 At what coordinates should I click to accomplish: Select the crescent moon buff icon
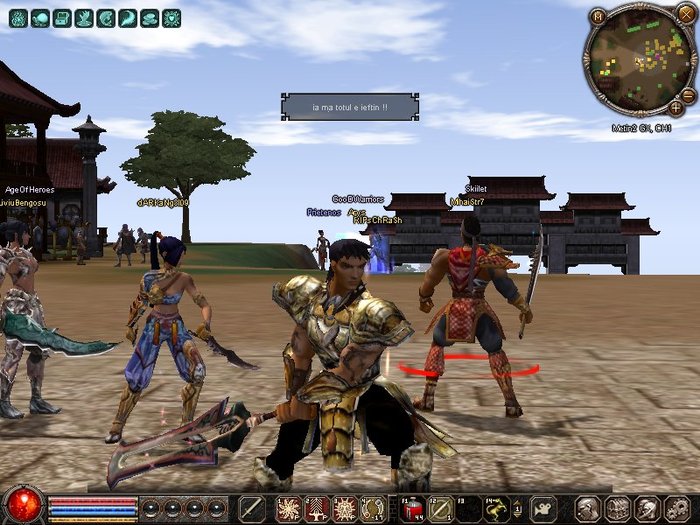pos(128,18)
